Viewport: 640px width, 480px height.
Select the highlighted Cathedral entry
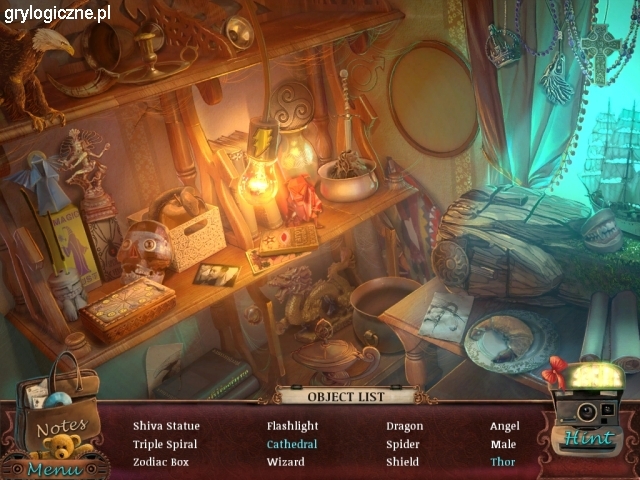(292, 444)
